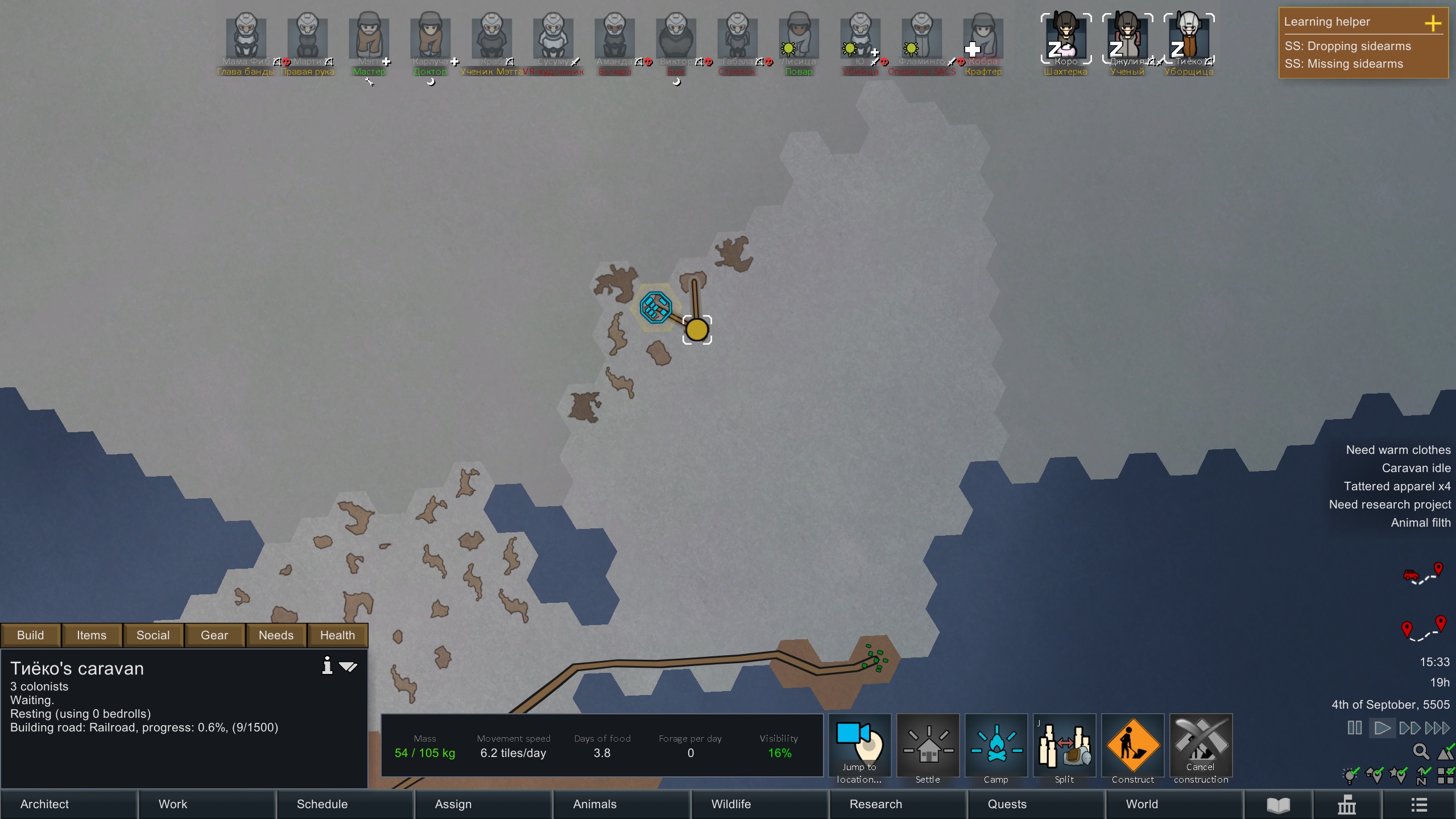Open the Quests menu

[1036, 804]
